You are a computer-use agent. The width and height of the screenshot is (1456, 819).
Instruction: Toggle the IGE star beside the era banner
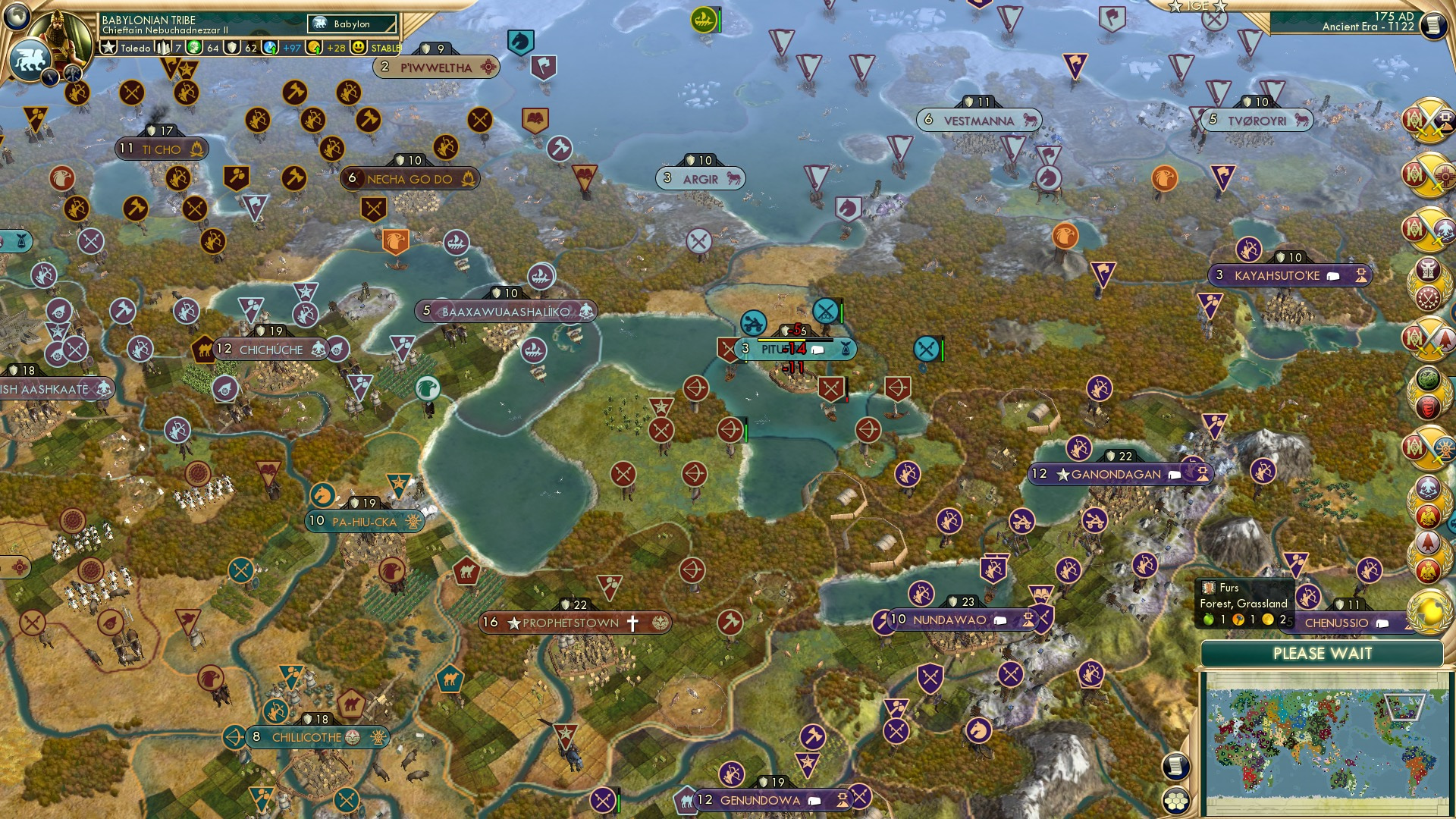coord(1175,7)
